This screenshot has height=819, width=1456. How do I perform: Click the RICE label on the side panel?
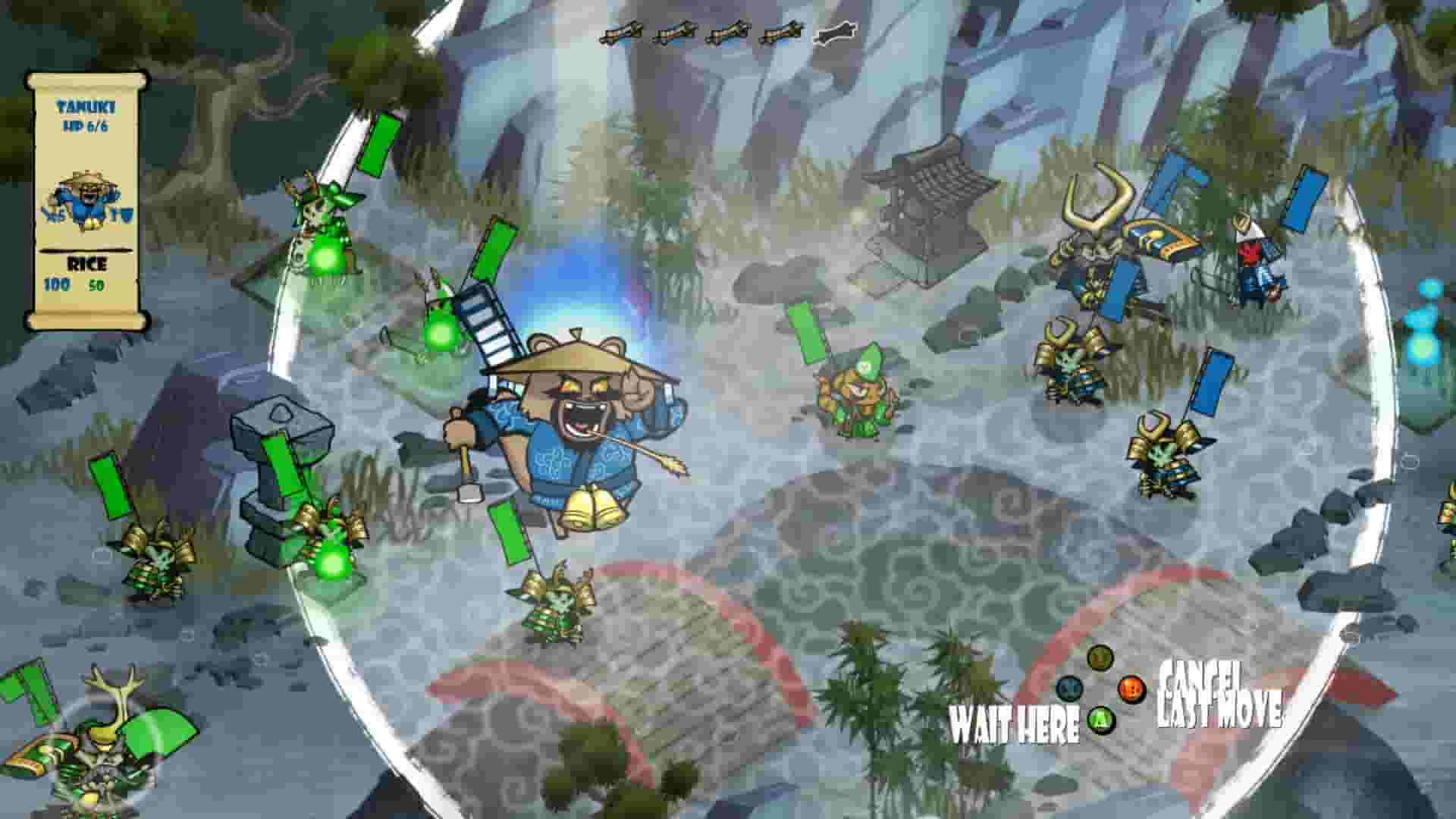click(x=89, y=263)
